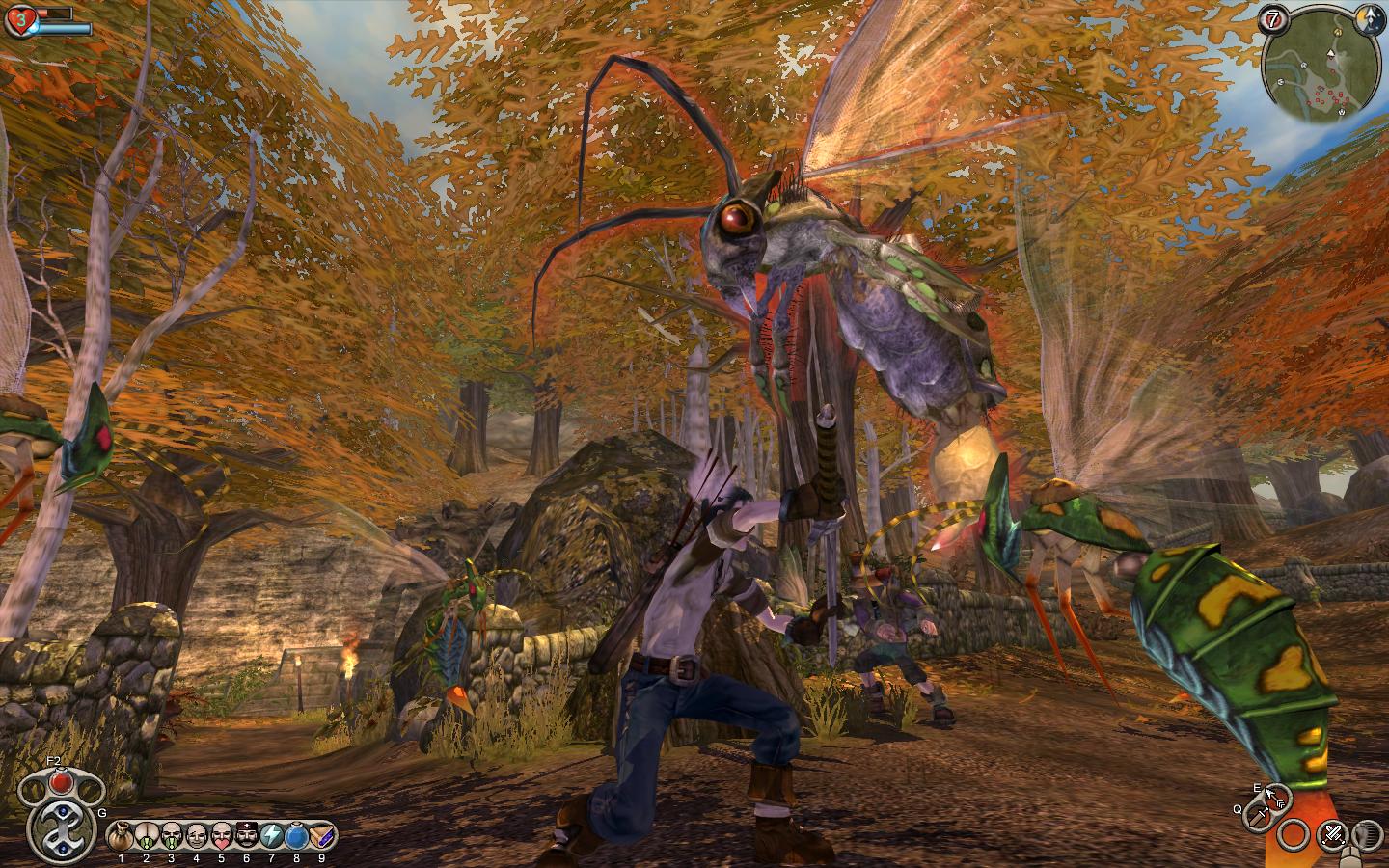Select the brown sack in hotbar slot 1
Screen dimensions: 1389x868
[x=121, y=834]
